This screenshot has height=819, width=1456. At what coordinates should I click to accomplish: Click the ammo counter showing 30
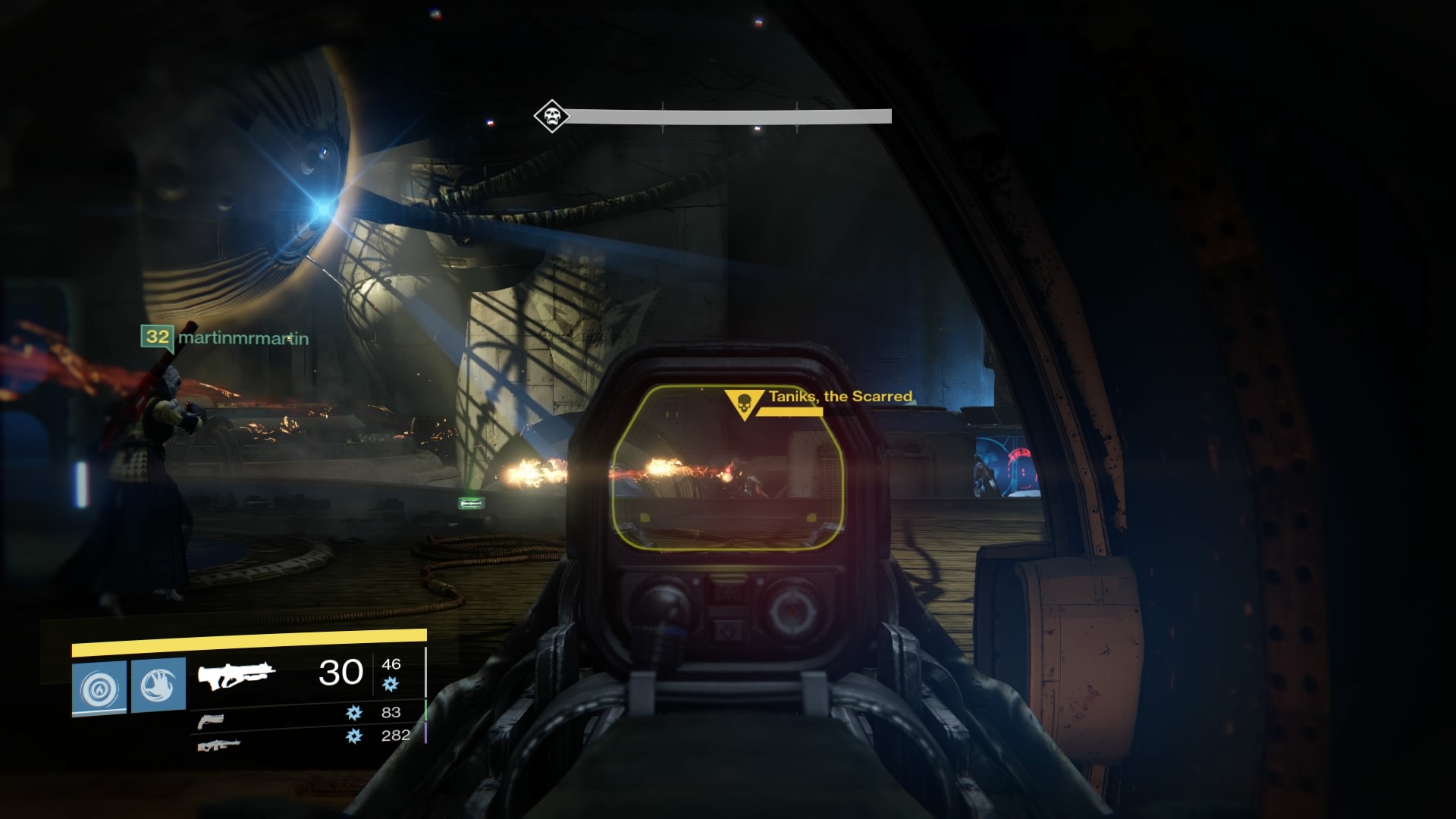point(339,672)
